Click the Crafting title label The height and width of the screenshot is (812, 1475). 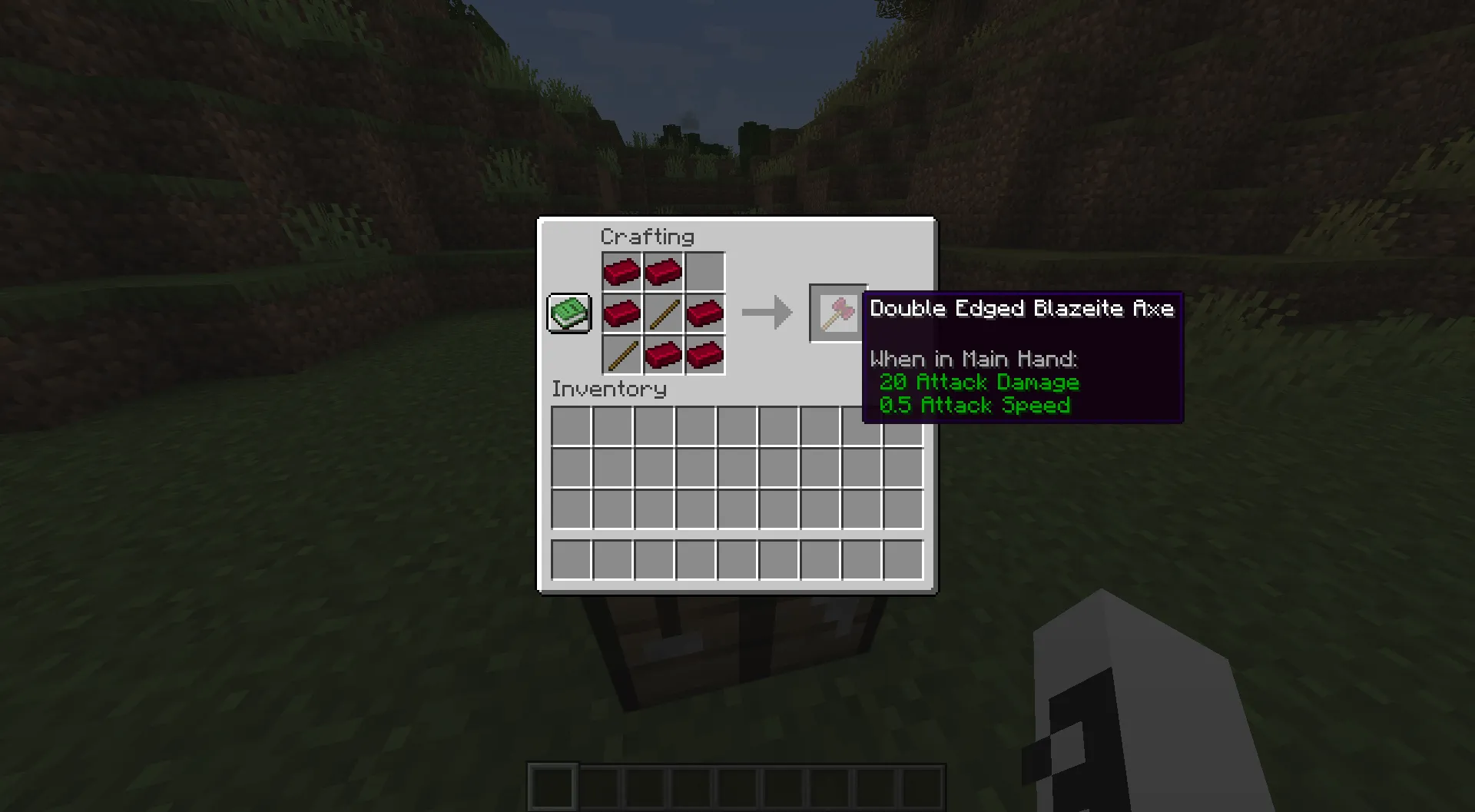click(x=649, y=237)
